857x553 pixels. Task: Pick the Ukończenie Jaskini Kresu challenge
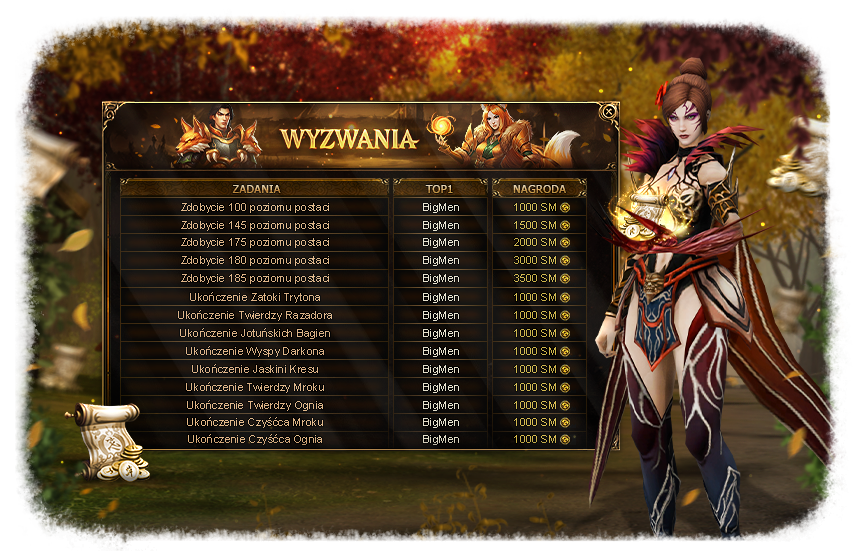(255, 369)
